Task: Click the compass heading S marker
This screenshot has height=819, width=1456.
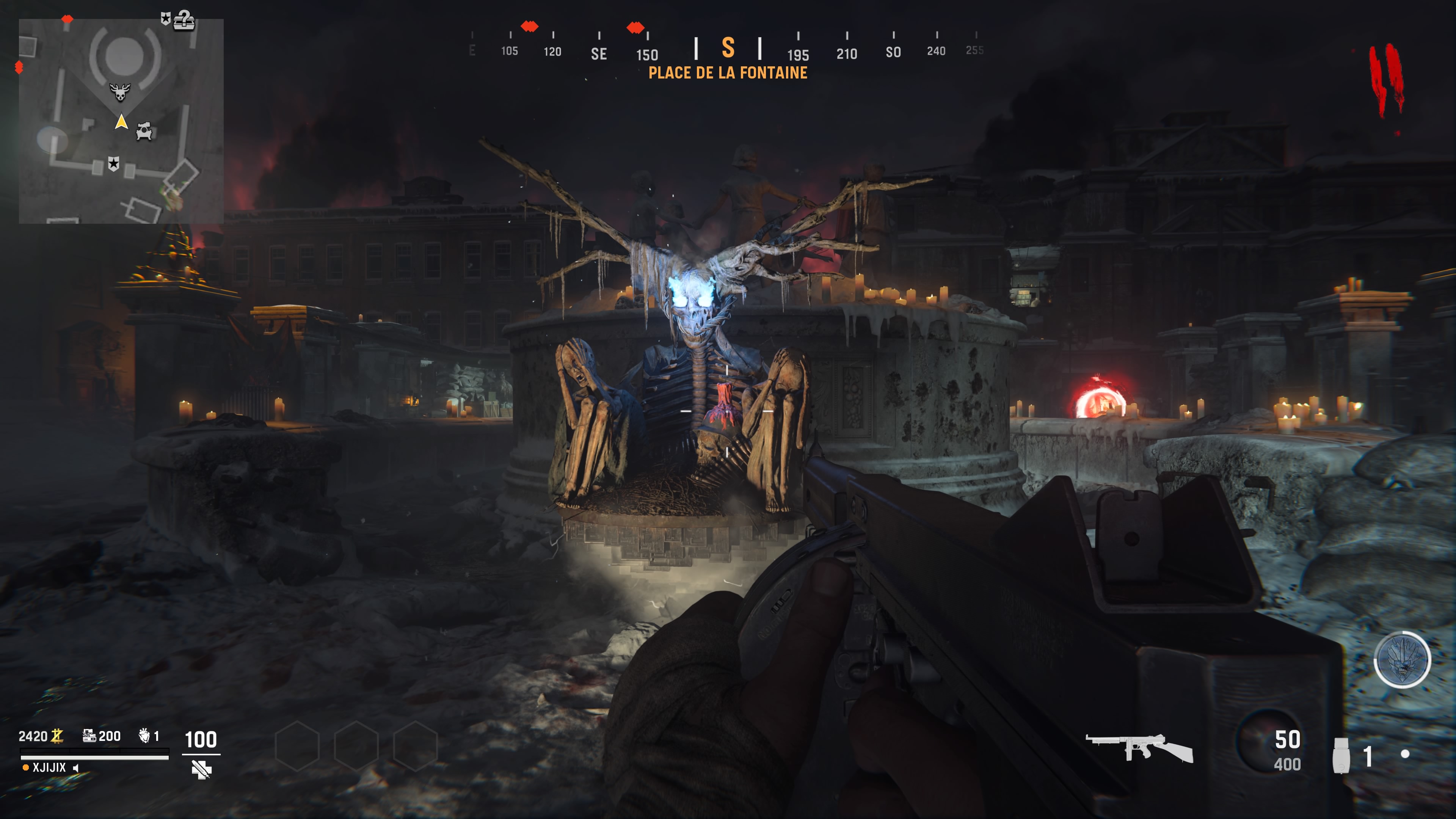Action: 728,48
